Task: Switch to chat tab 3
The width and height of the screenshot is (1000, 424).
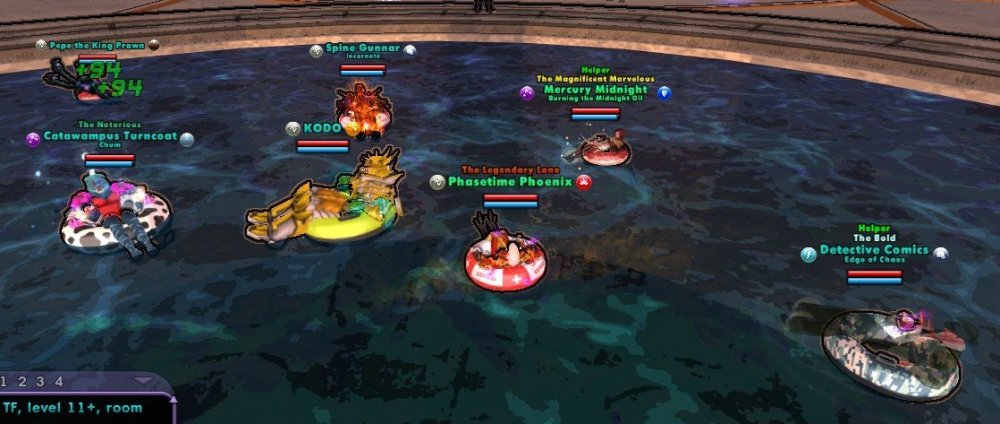Action: [40, 381]
